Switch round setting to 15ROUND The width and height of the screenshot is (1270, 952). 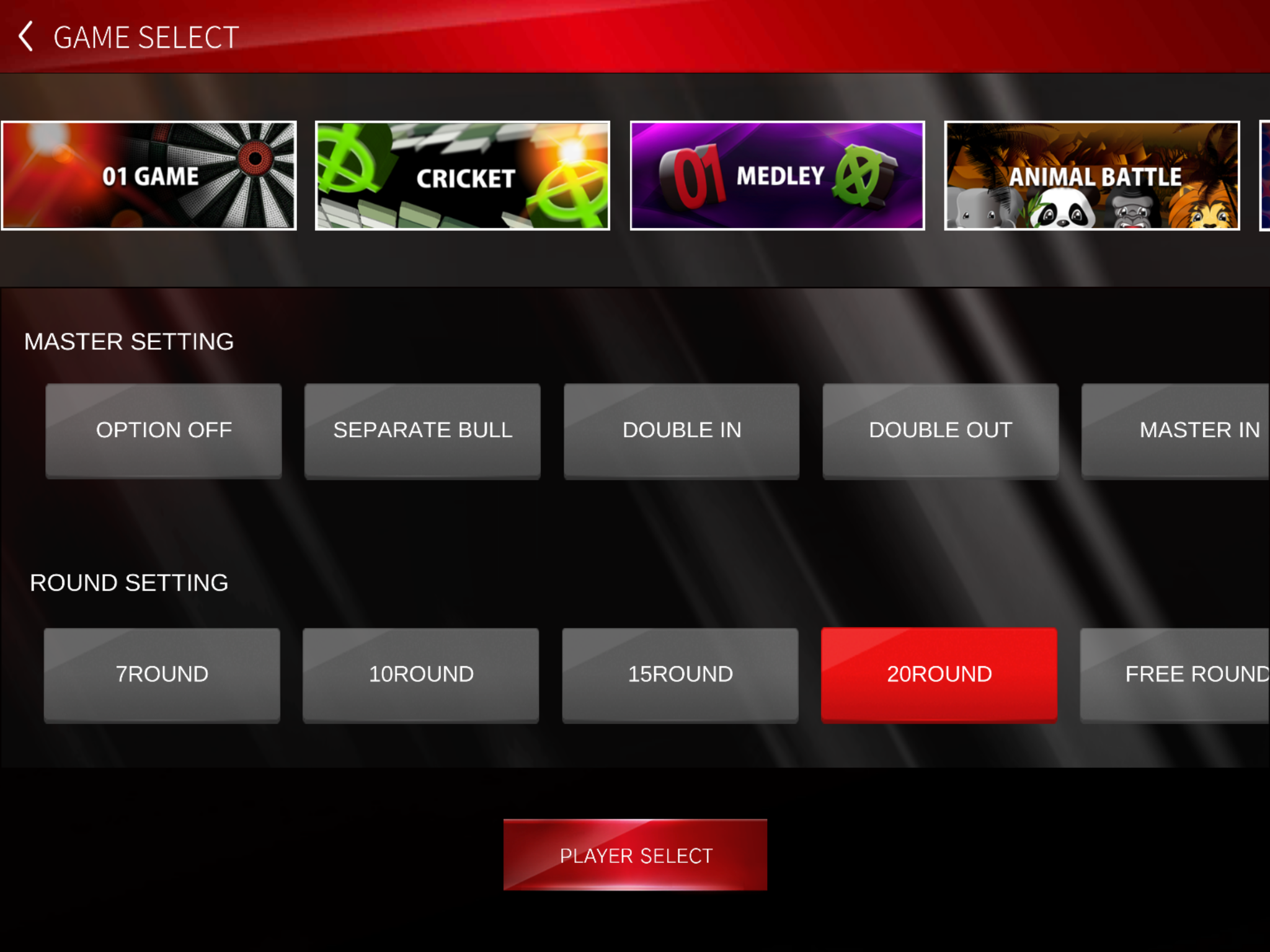[680, 674]
